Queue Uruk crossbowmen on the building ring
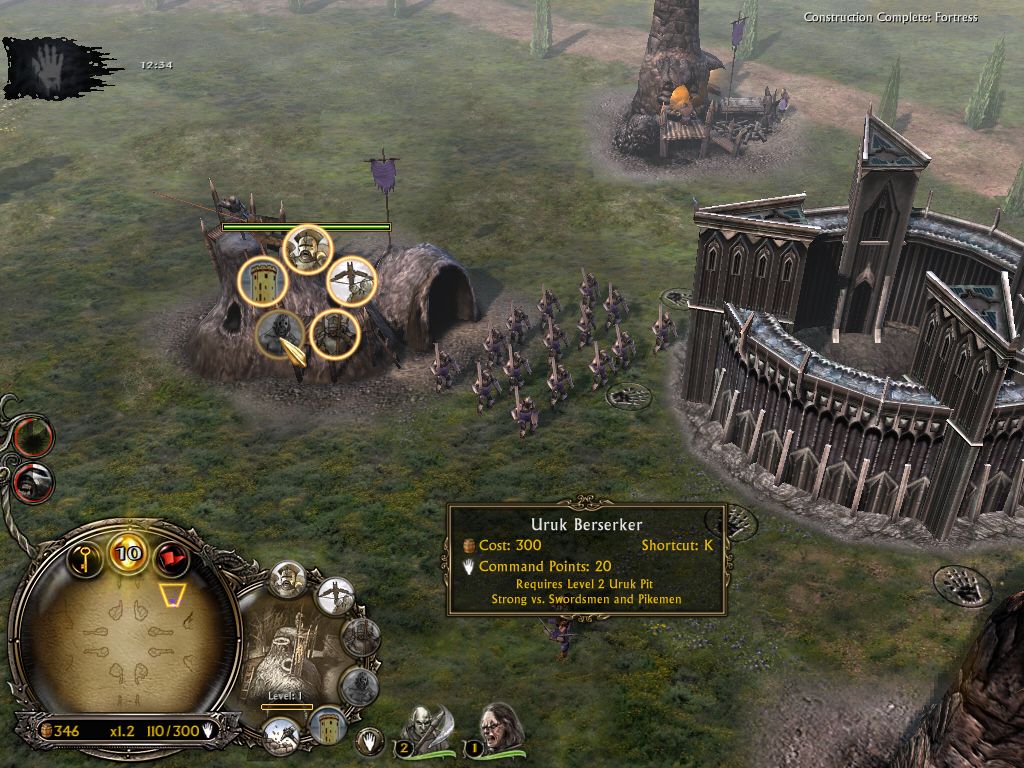Screen dimensions: 1024x768 (351, 281)
